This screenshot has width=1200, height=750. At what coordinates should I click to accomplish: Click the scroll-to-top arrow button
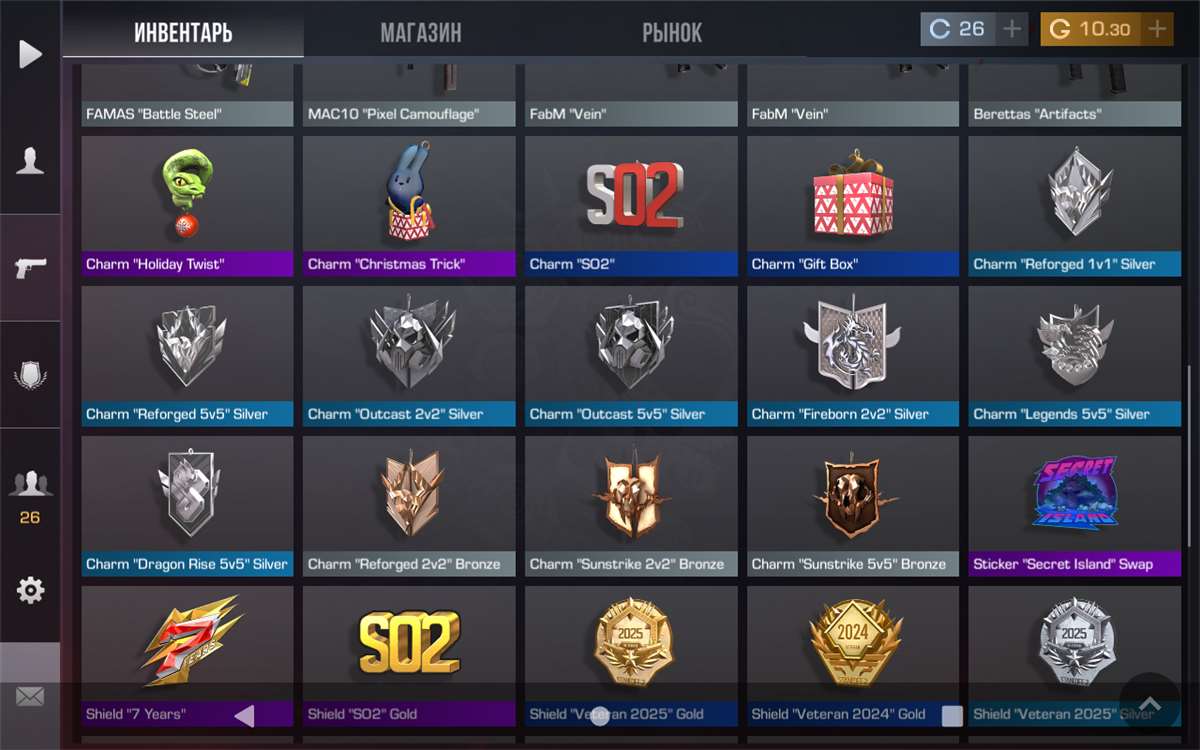click(1149, 704)
